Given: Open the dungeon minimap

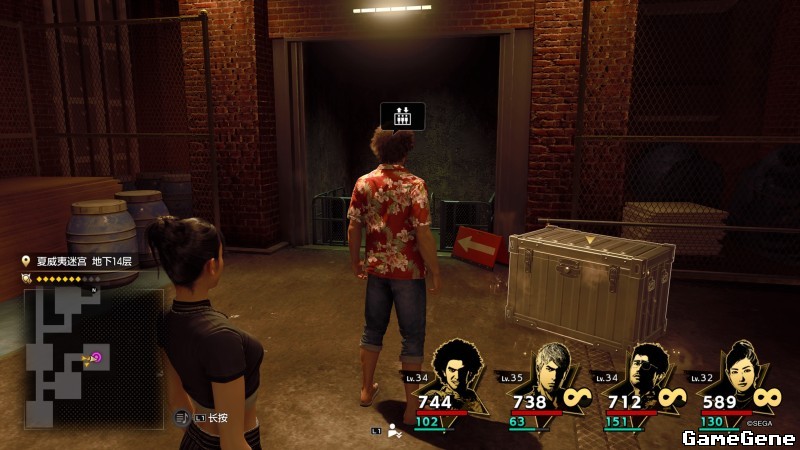Looking at the screenshot, I should click(x=93, y=357).
